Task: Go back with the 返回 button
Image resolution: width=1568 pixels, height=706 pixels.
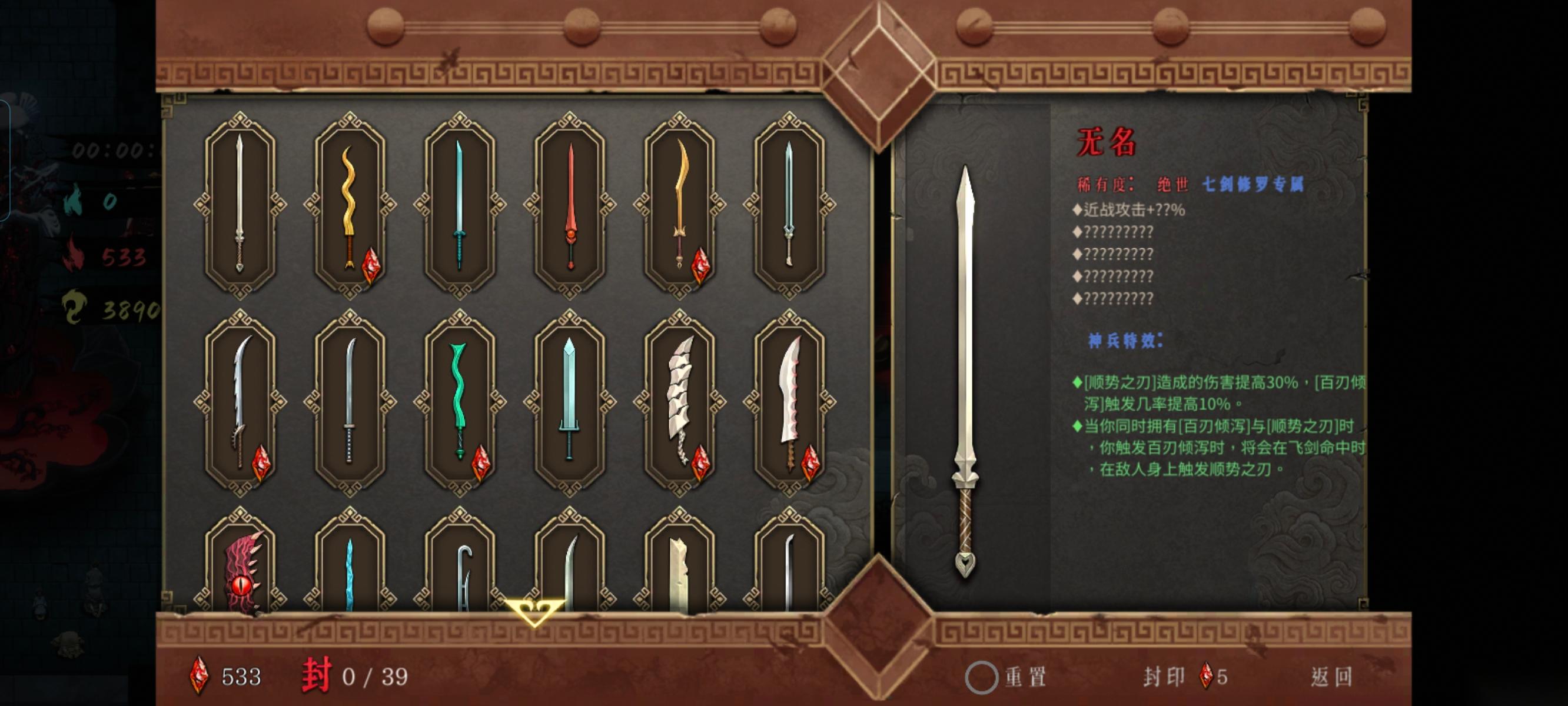Action: [x=1331, y=677]
